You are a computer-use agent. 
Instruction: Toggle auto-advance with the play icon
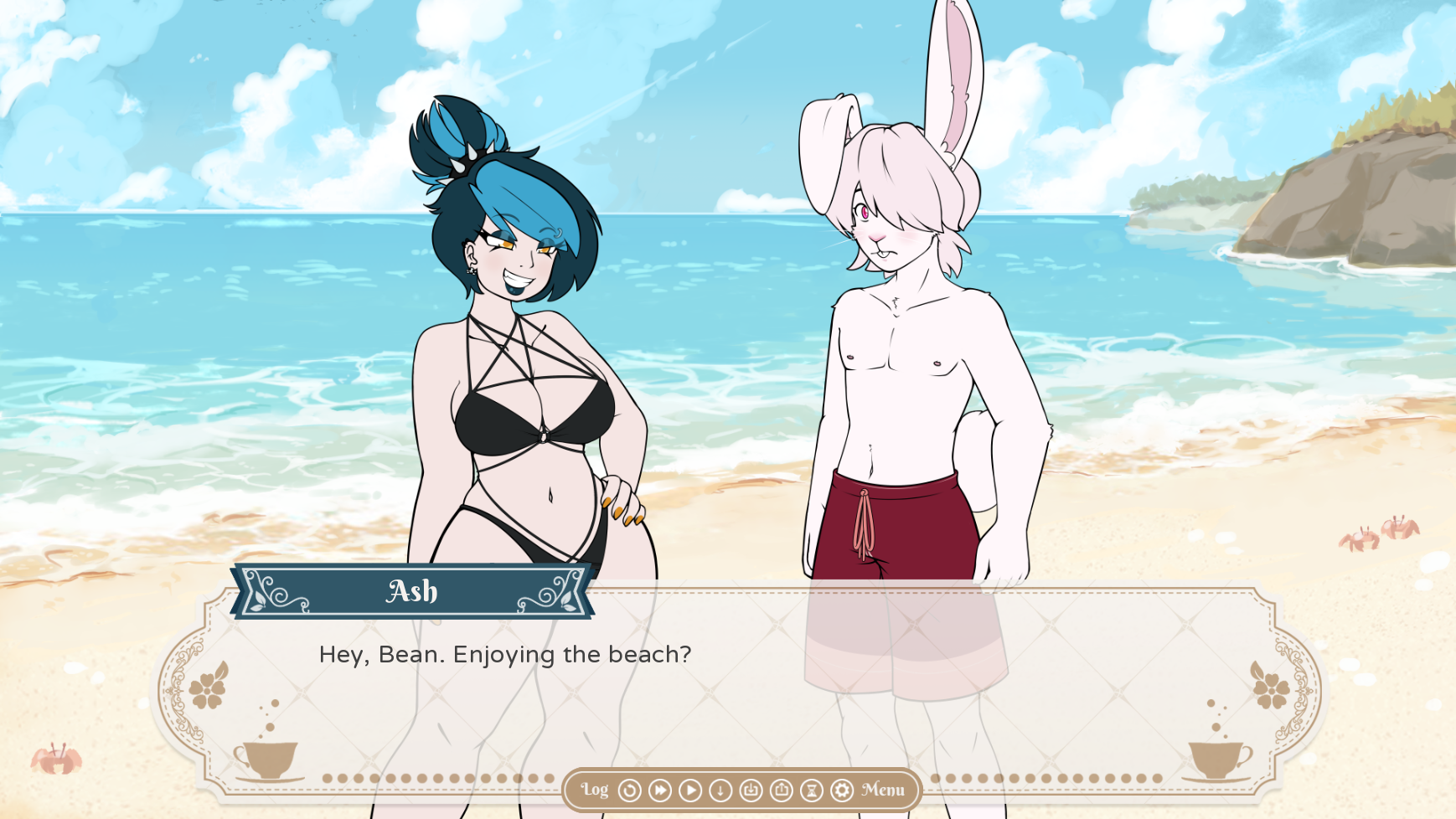point(690,790)
